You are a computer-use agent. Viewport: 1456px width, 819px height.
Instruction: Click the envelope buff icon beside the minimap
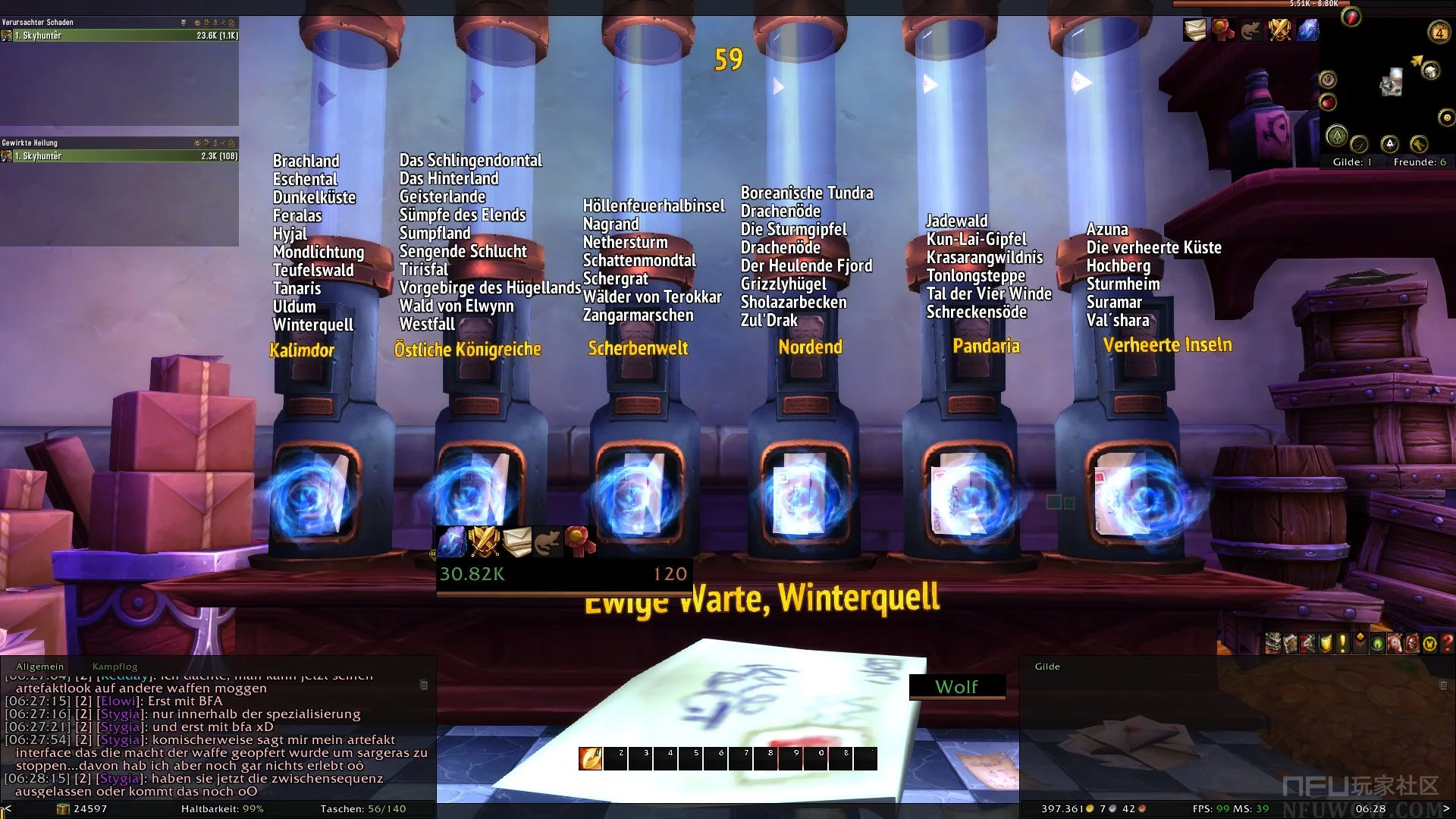coord(1194,30)
